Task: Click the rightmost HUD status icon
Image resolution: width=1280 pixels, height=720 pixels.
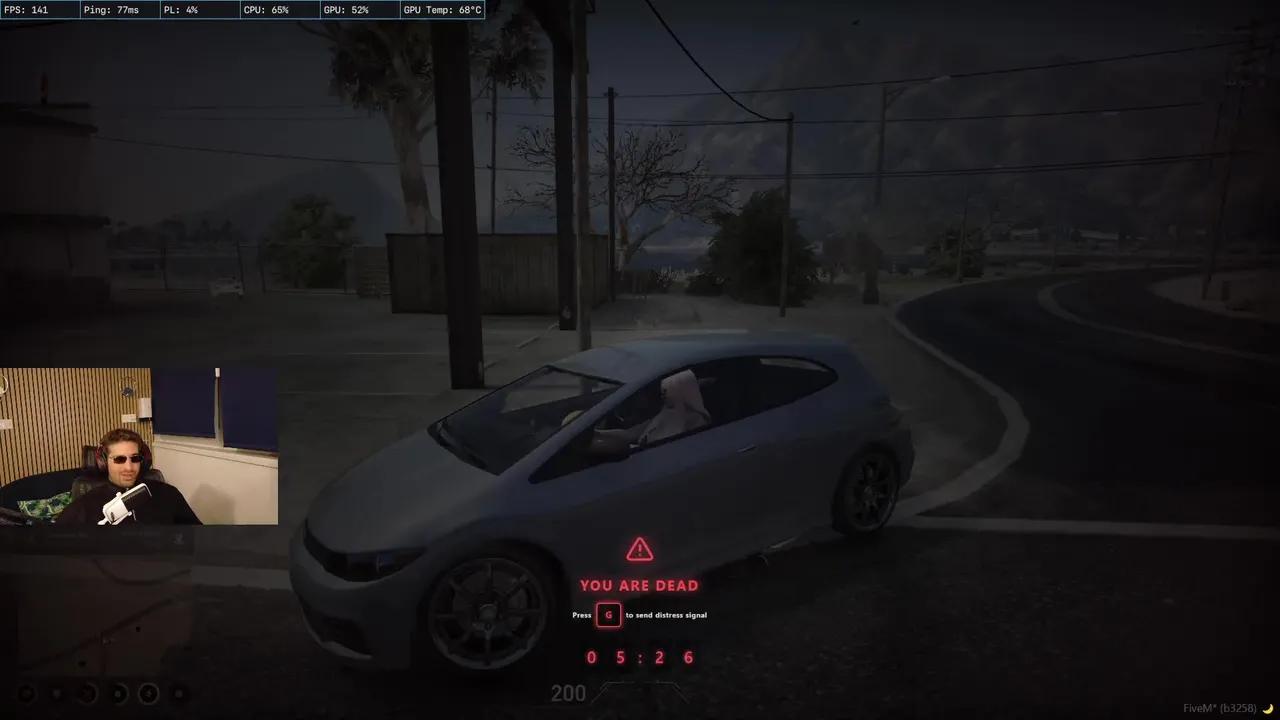Action: point(178,693)
